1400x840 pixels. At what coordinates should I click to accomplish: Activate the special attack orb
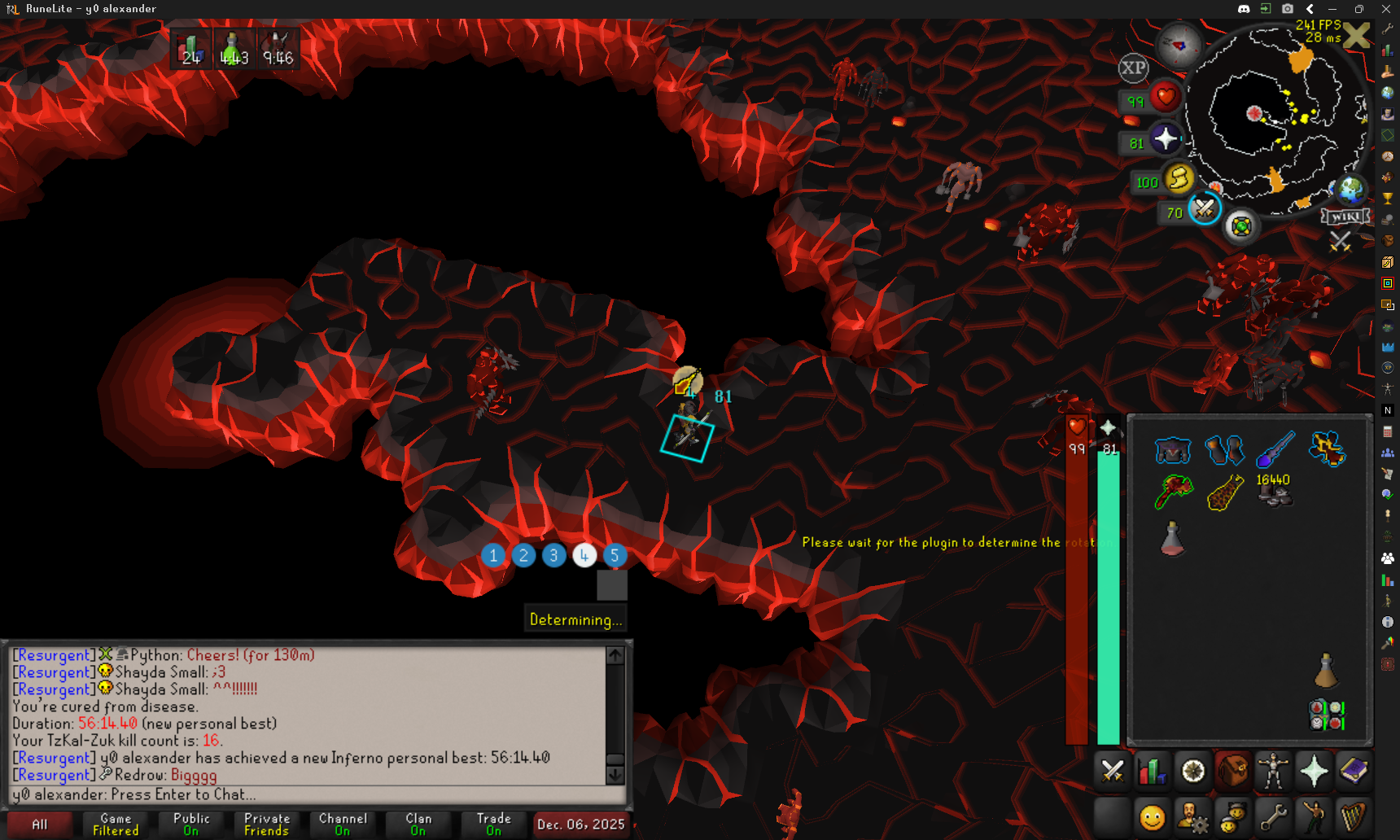click(1204, 209)
